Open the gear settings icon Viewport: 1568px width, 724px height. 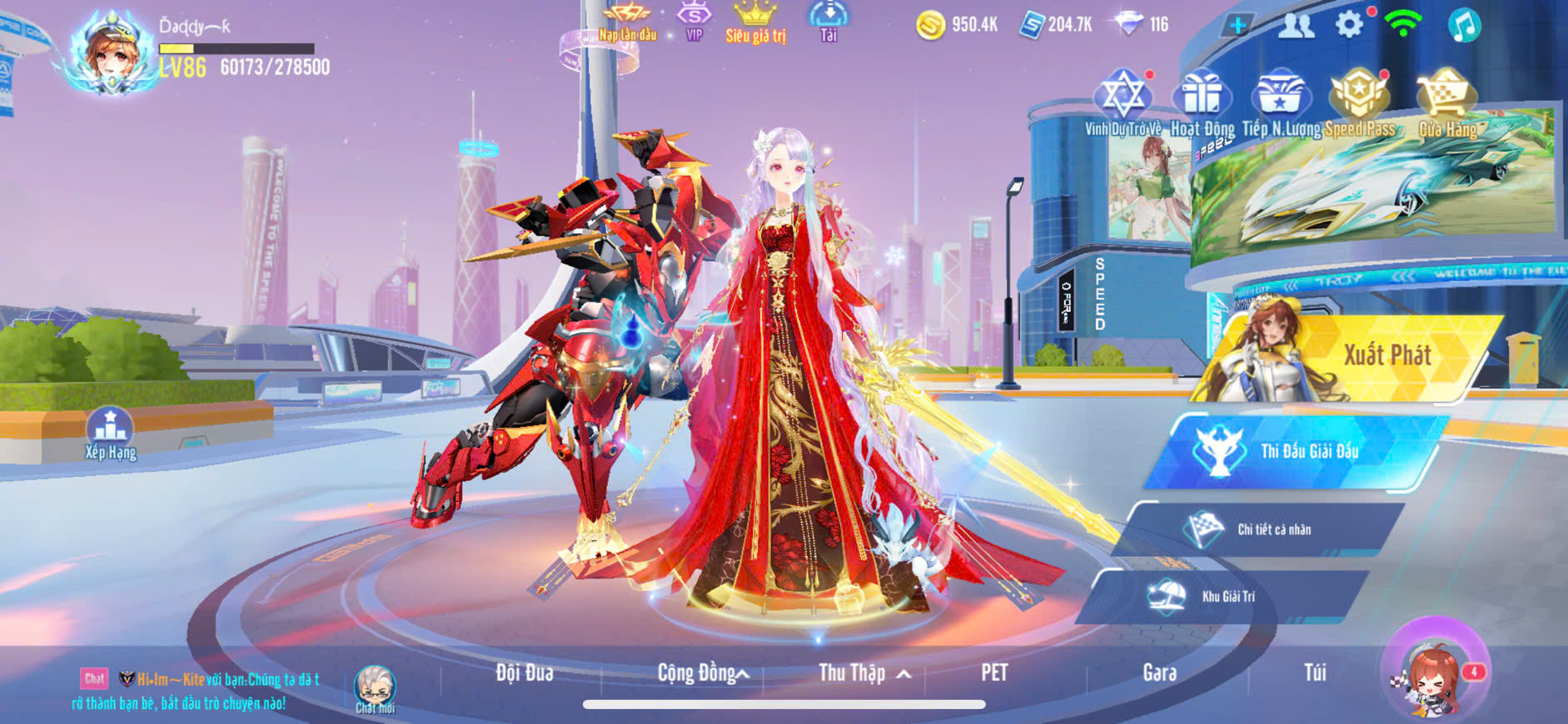coord(1349,25)
